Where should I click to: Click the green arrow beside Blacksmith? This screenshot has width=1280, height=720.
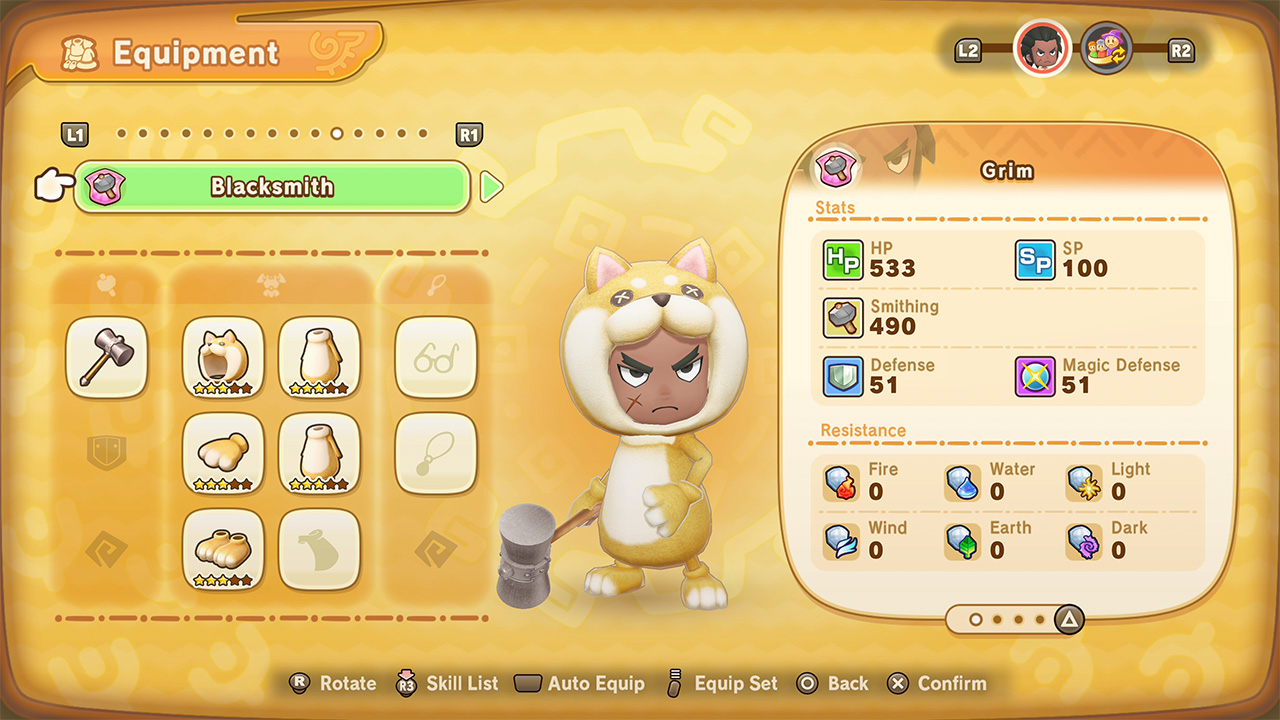(x=491, y=187)
